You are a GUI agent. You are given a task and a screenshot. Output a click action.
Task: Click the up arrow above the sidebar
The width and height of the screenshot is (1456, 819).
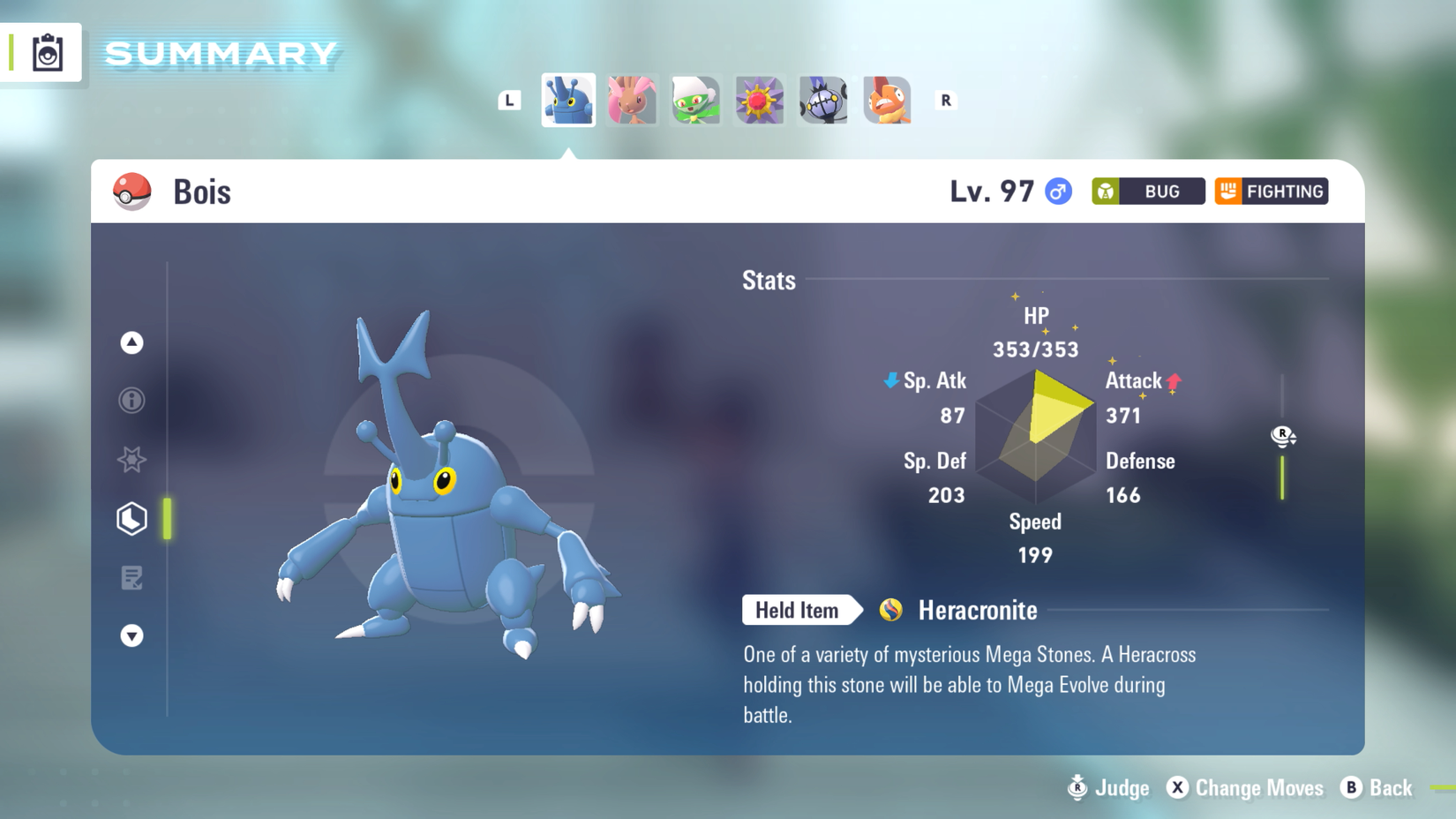tap(131, 343)
